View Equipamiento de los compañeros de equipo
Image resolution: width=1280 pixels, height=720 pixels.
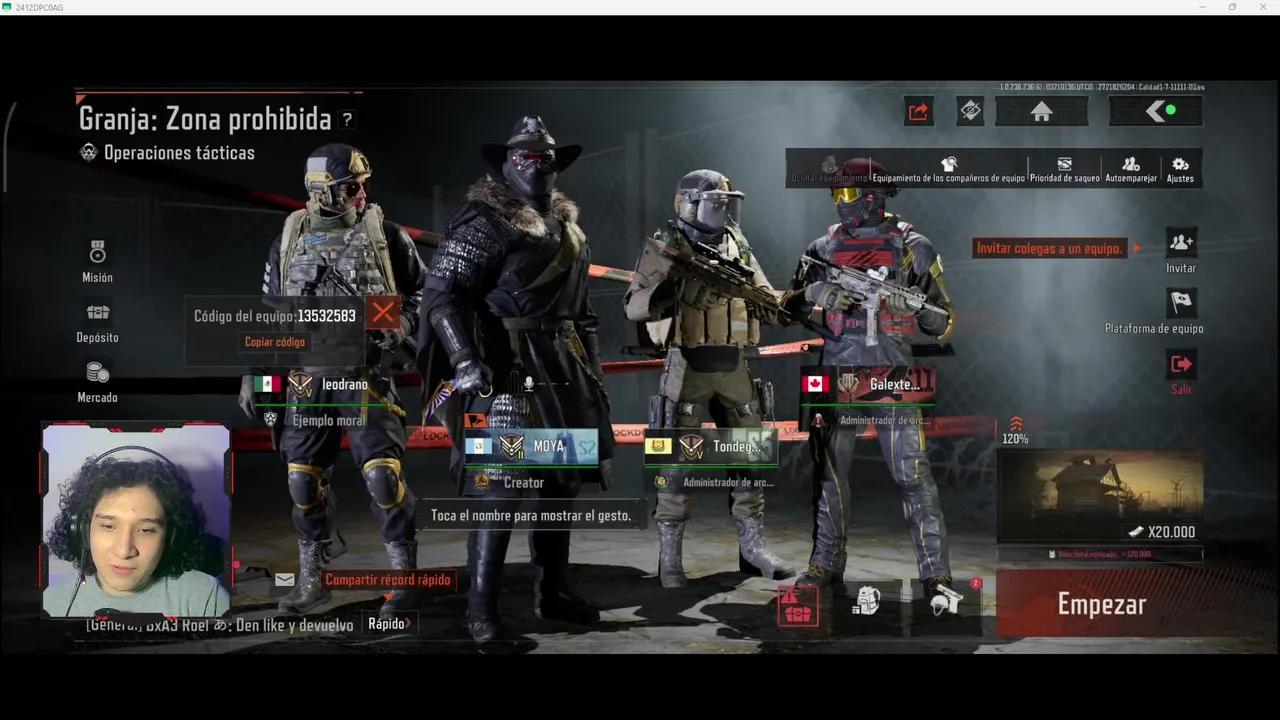pyautogui.click(x=948, y=167)
